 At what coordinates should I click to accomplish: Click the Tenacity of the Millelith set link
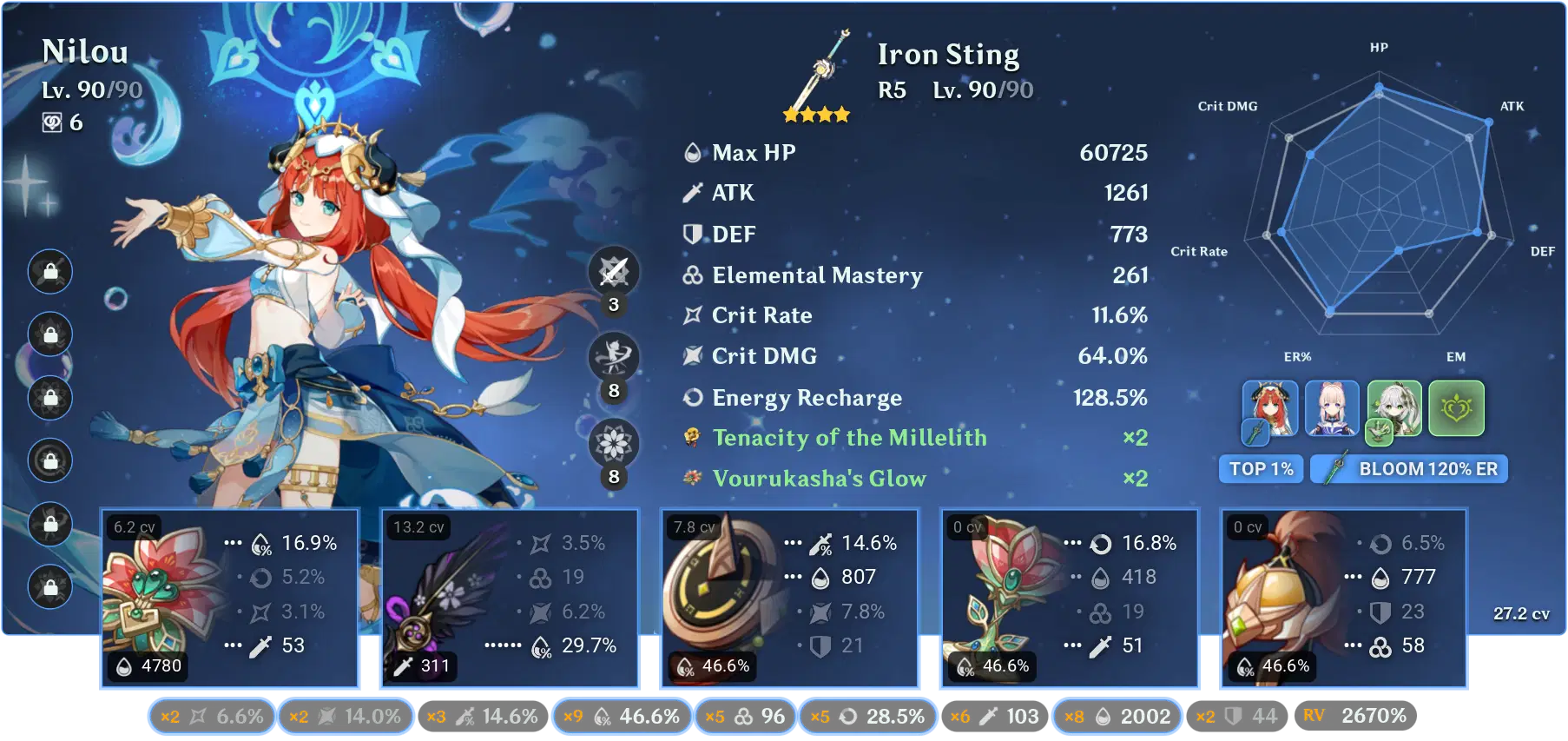849,438
